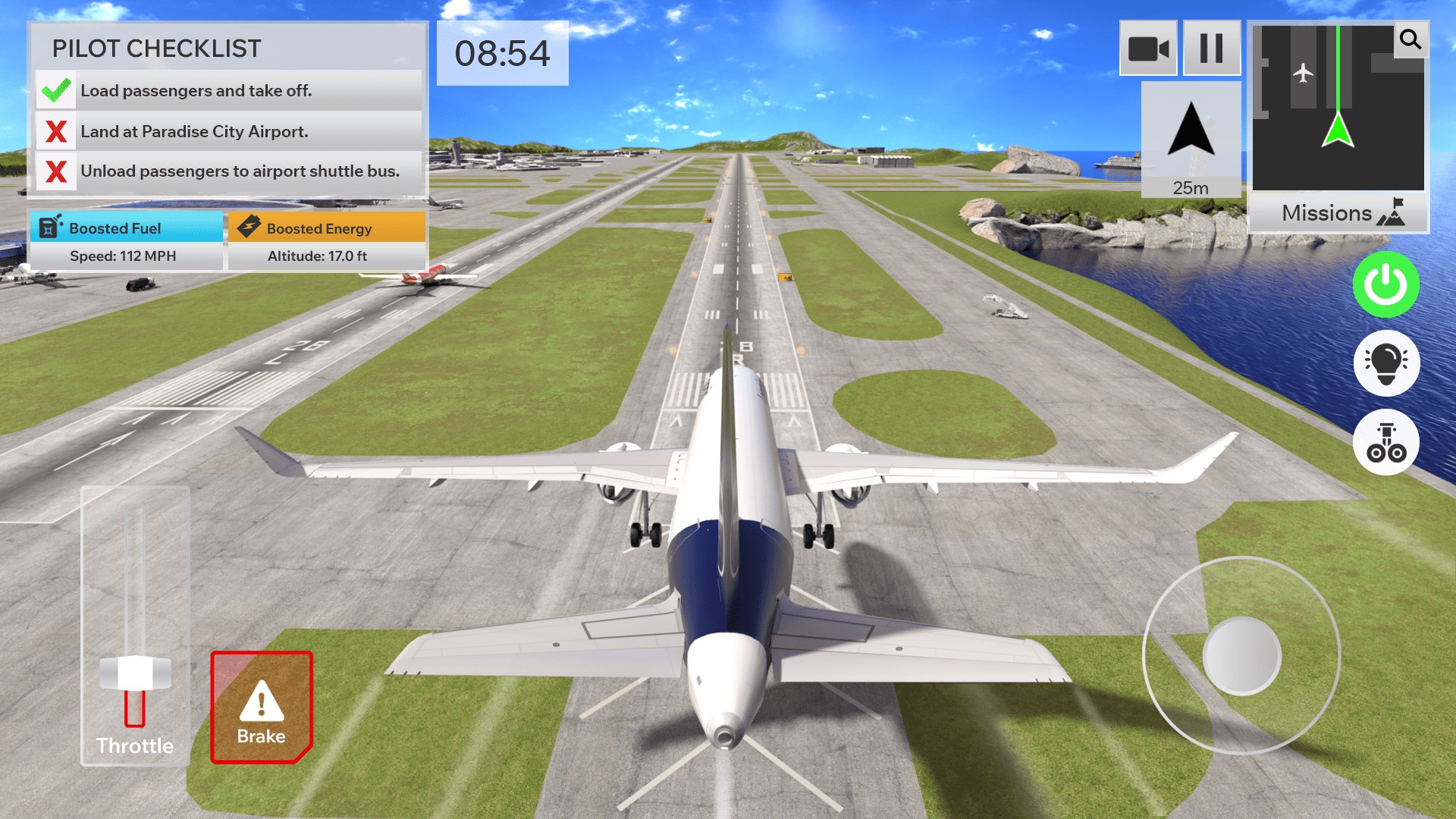
Task: Pause the game
Action: coord(1211,48)
